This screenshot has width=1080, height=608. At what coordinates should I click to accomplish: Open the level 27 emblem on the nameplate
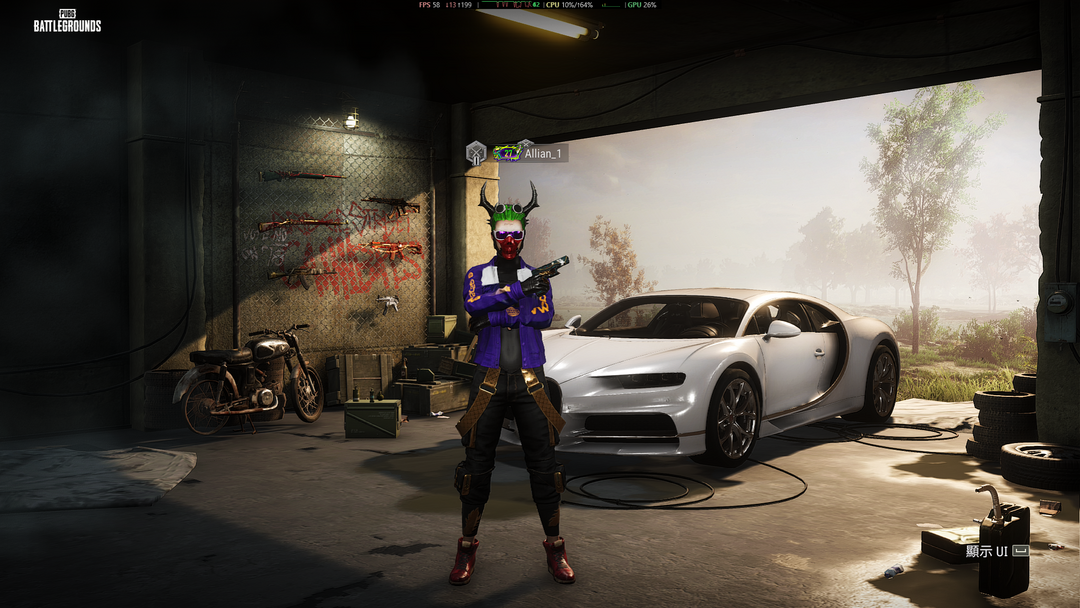[x=507, y=153]
